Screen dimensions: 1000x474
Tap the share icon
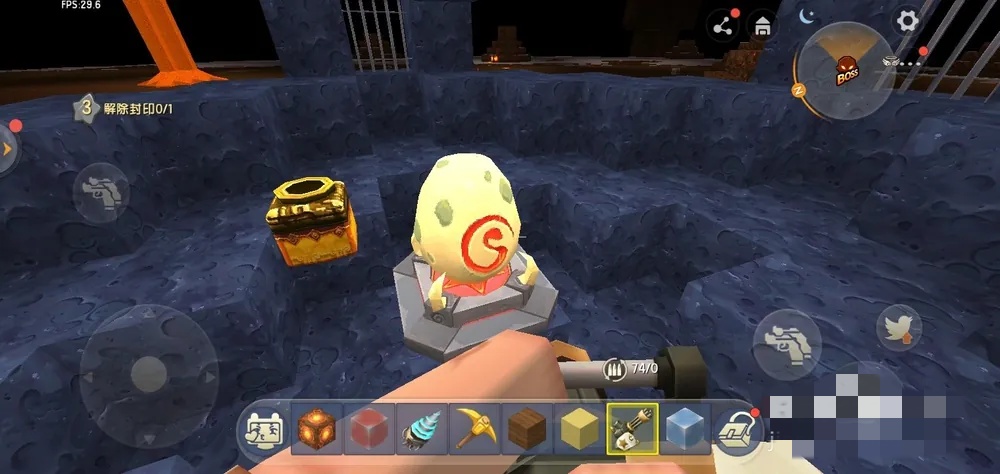pyautogui.click(x=722, y=26)
